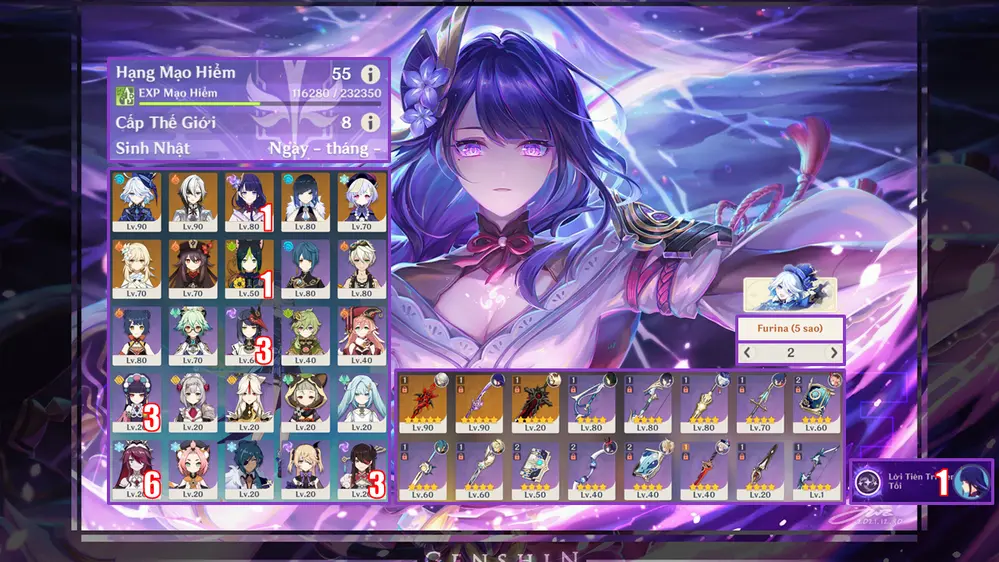The height and width of the screenshot is (562, 999).
Task: Click the World Level info icon
Action: click(x=370, y=122)
